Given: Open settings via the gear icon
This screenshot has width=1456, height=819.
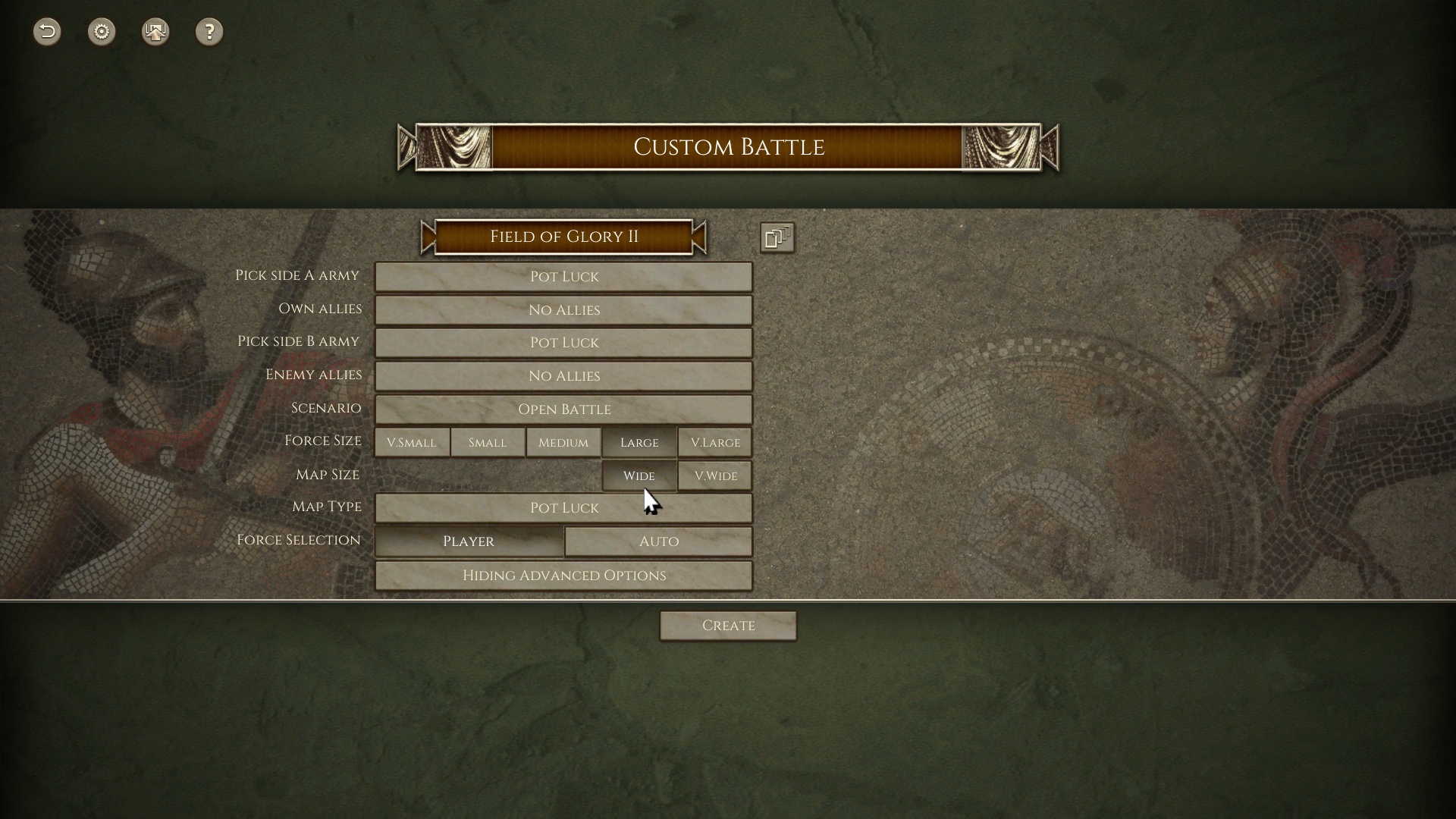Looking at the screenshot, I should tap(102, 32).
